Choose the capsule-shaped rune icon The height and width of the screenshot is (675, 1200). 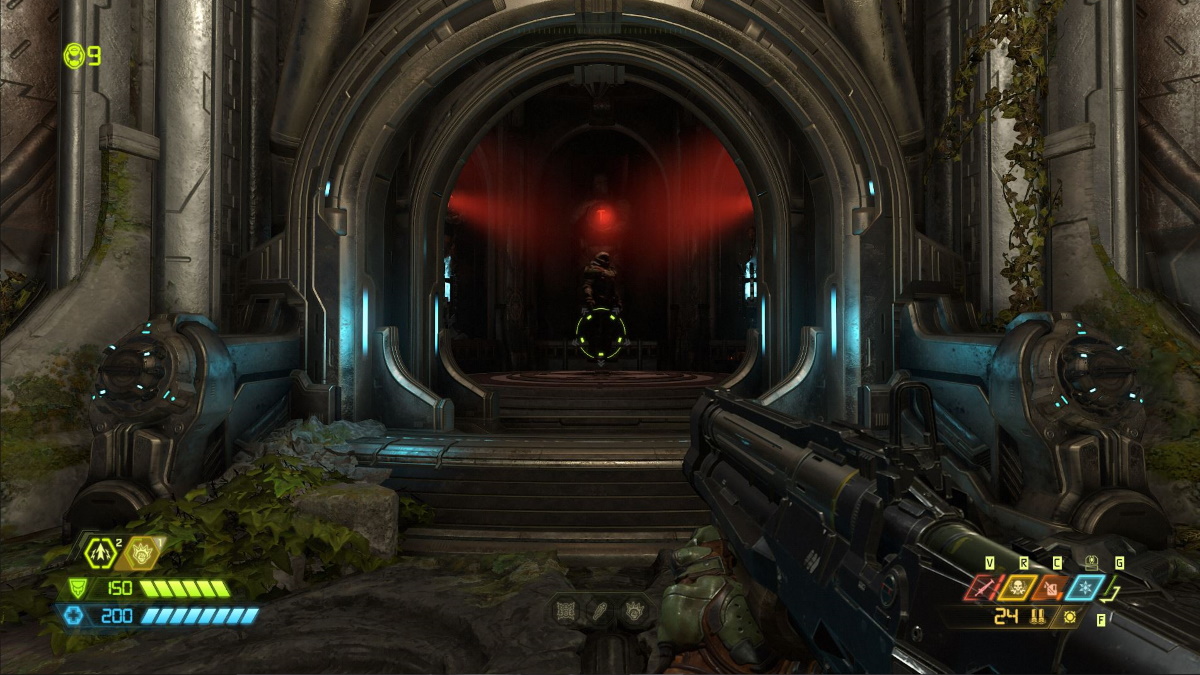(x=600, y=610)
